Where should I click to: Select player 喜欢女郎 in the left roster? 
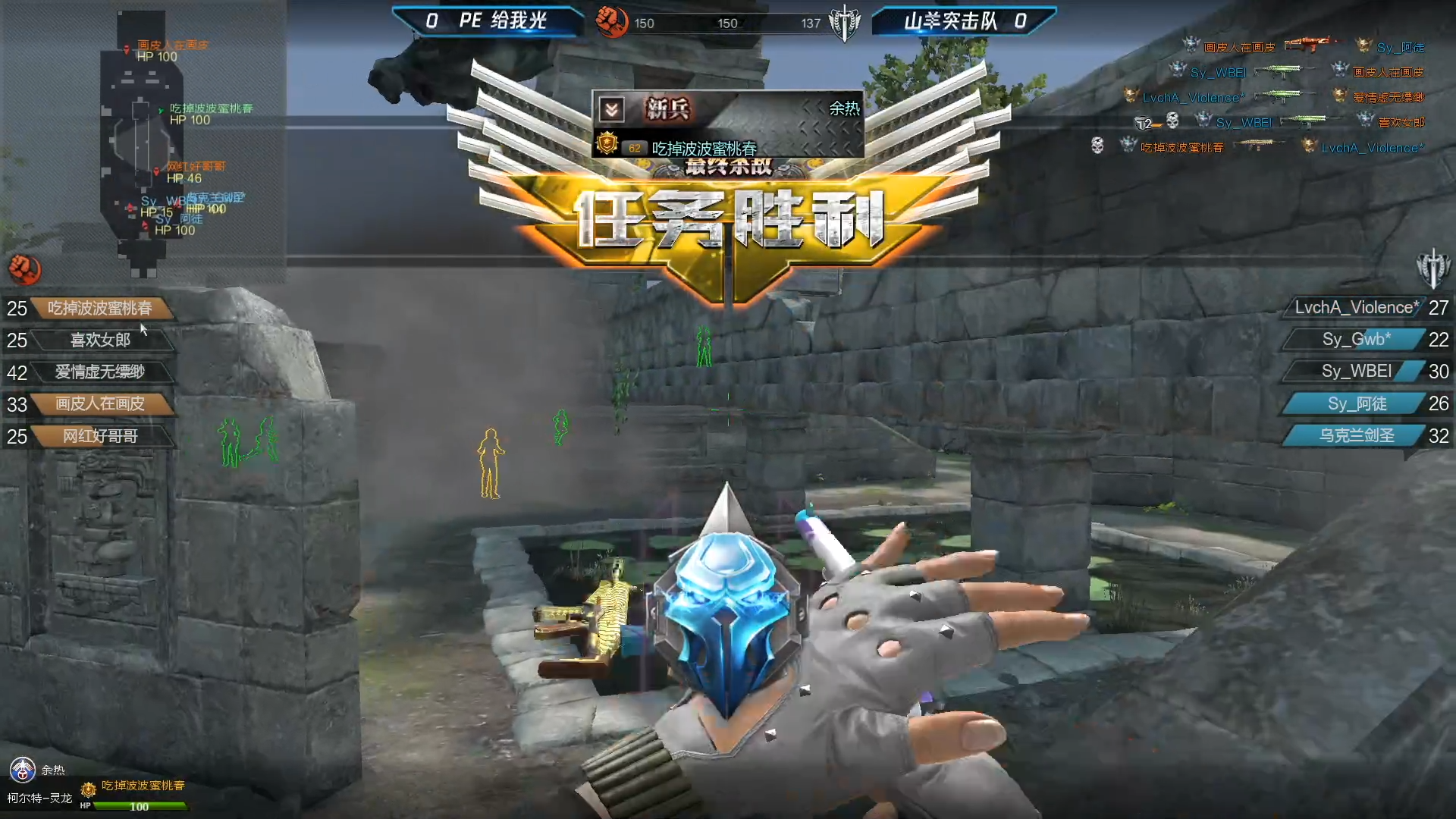click(x=99, y=340)
